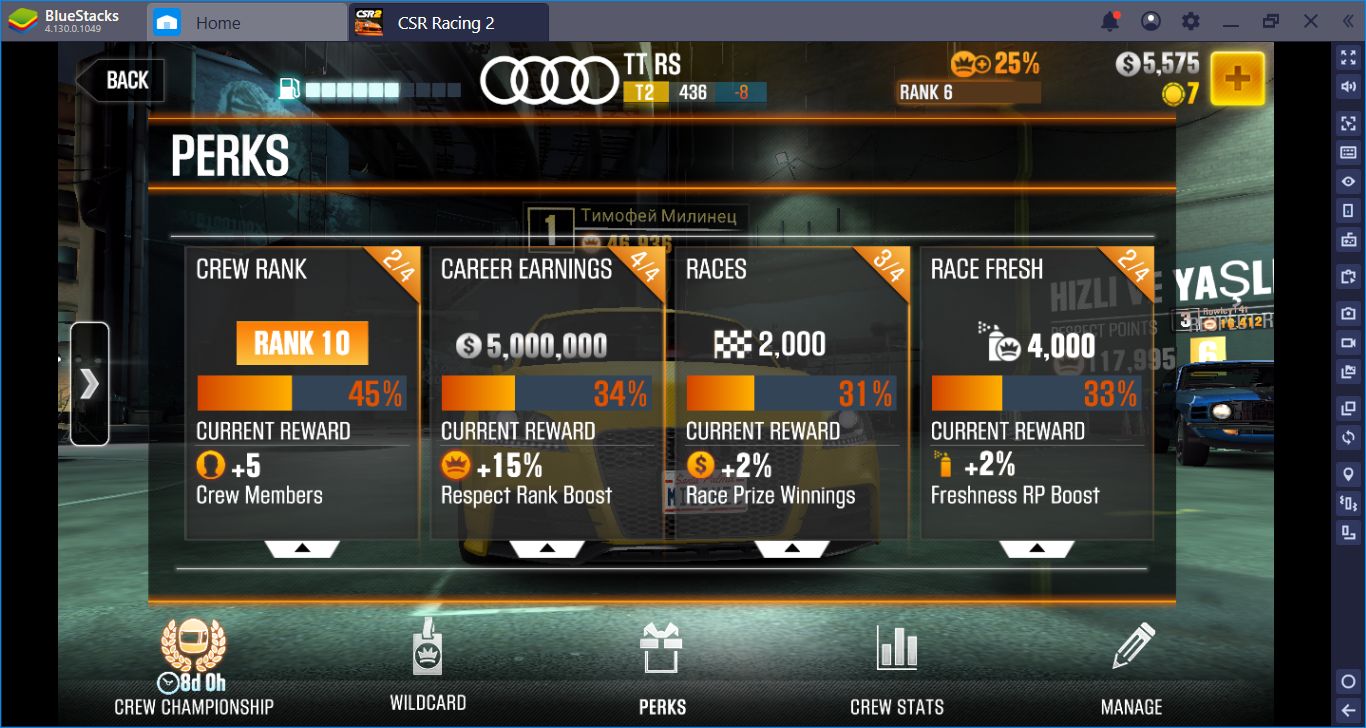Toggle fullscreen mode in the sidebar
The height and width of the screenshot is (728, 1366).
[x=1347, y=57]
